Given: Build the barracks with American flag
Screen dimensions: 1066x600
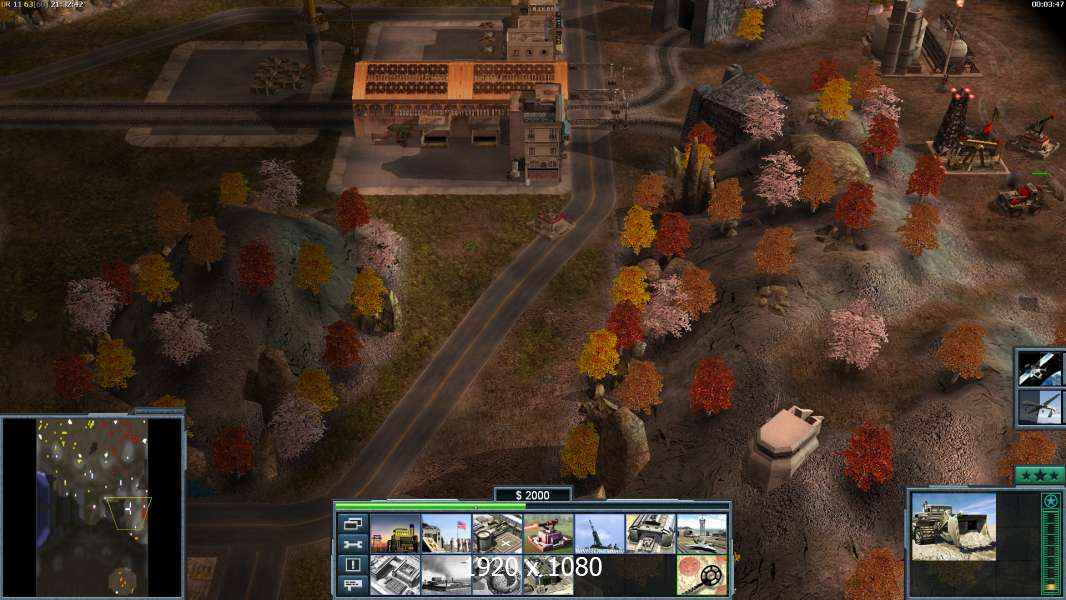Looking at the screenshot, I should pos(446,534).
